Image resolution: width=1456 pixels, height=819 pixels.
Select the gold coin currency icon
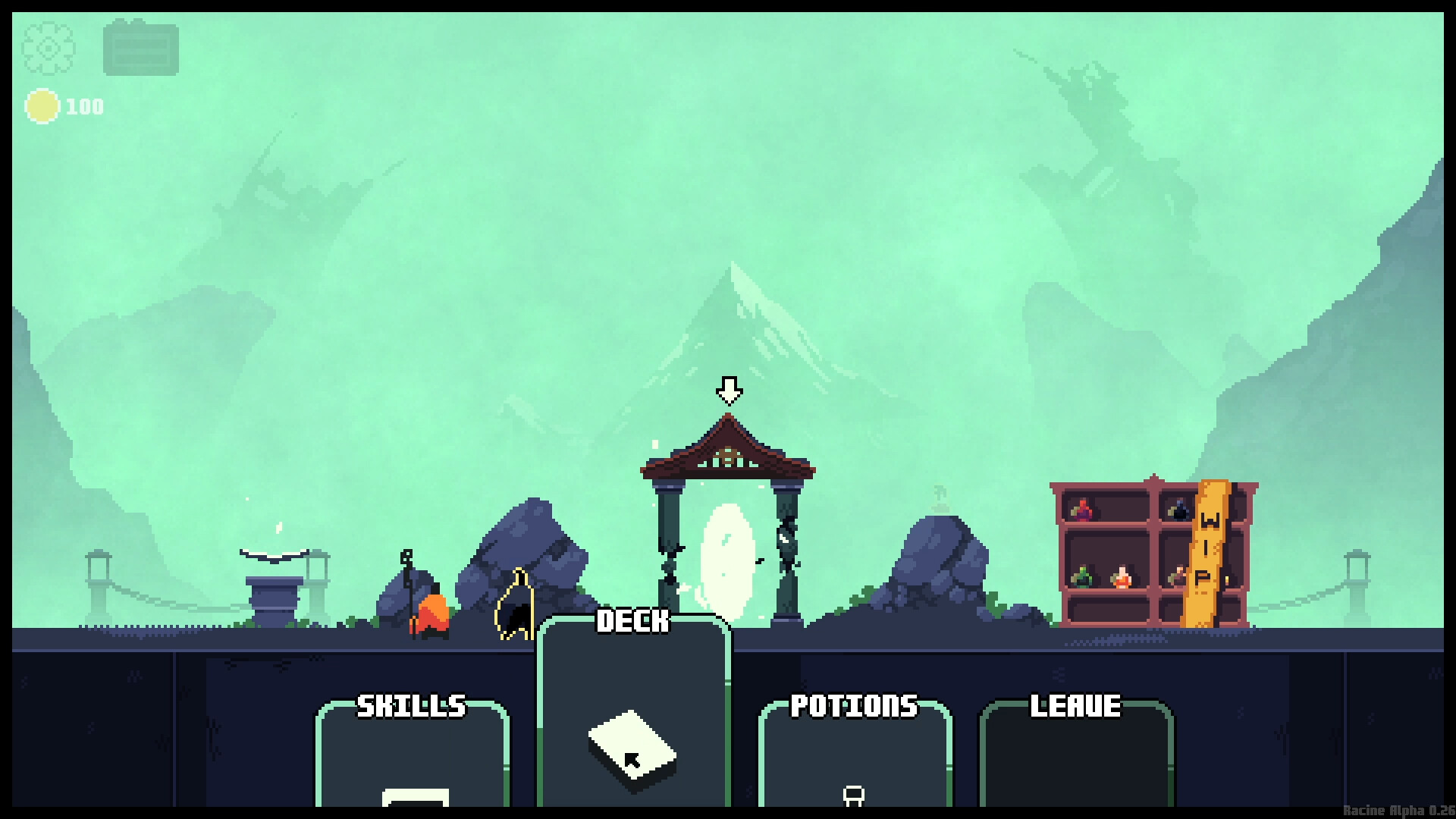tap(42, 106)
